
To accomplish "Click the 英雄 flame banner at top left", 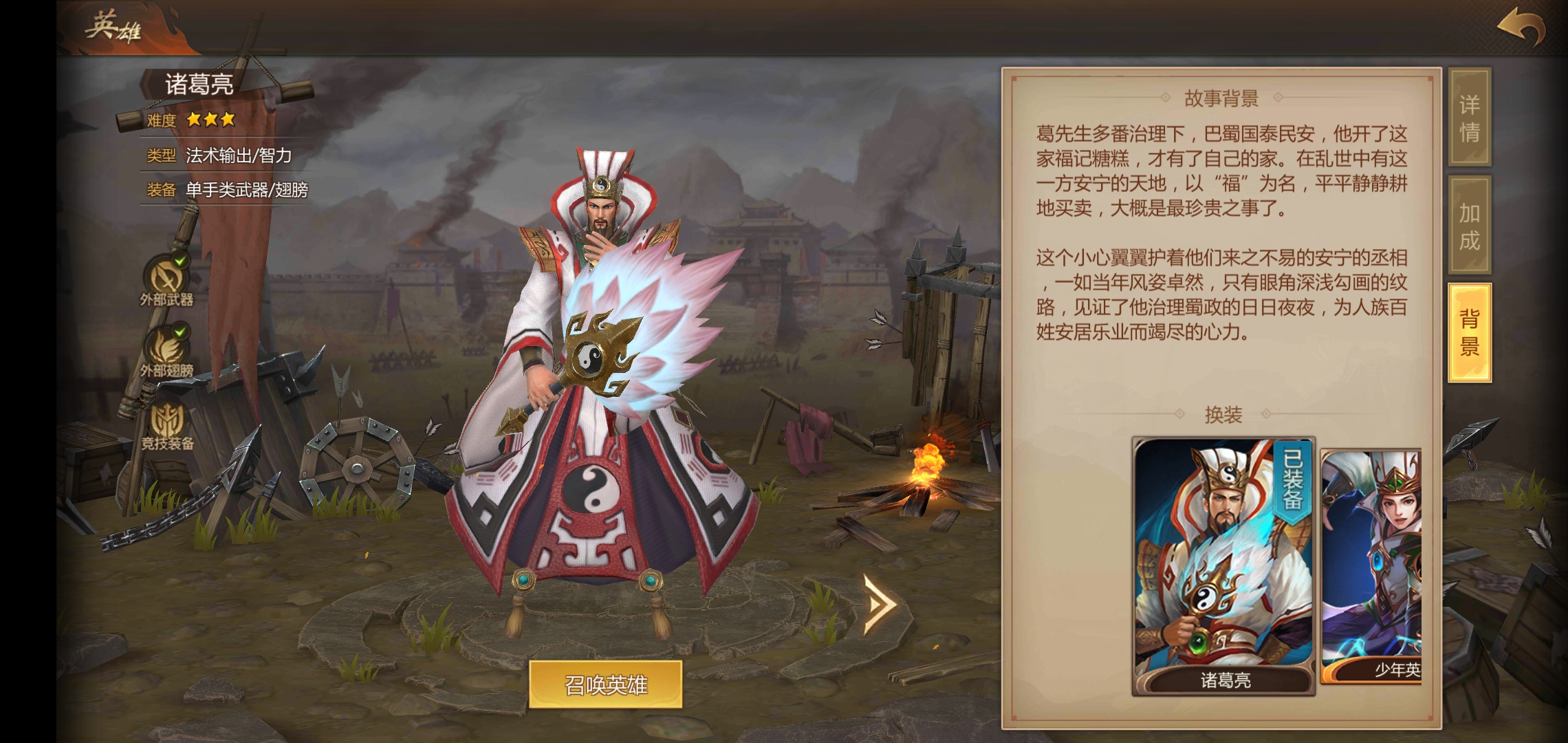I will point(113,28).
